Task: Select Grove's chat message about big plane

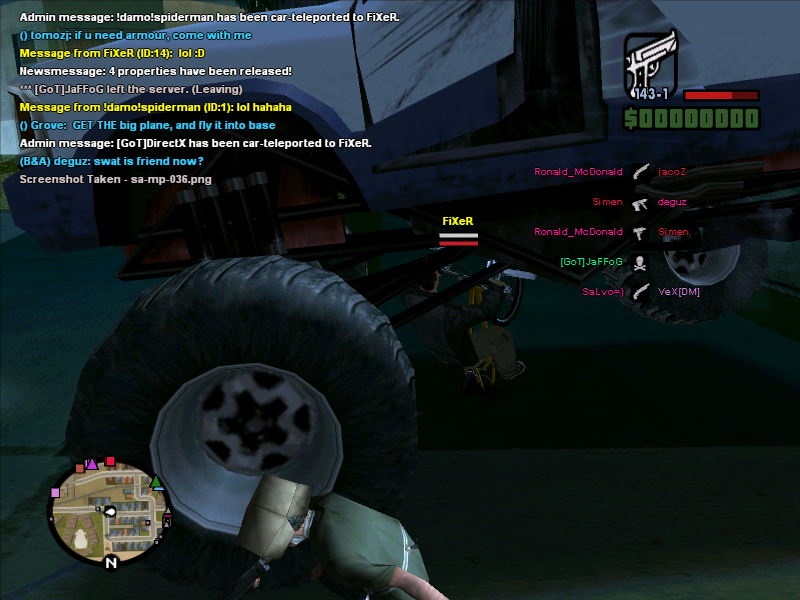Action: pos(147,125)
